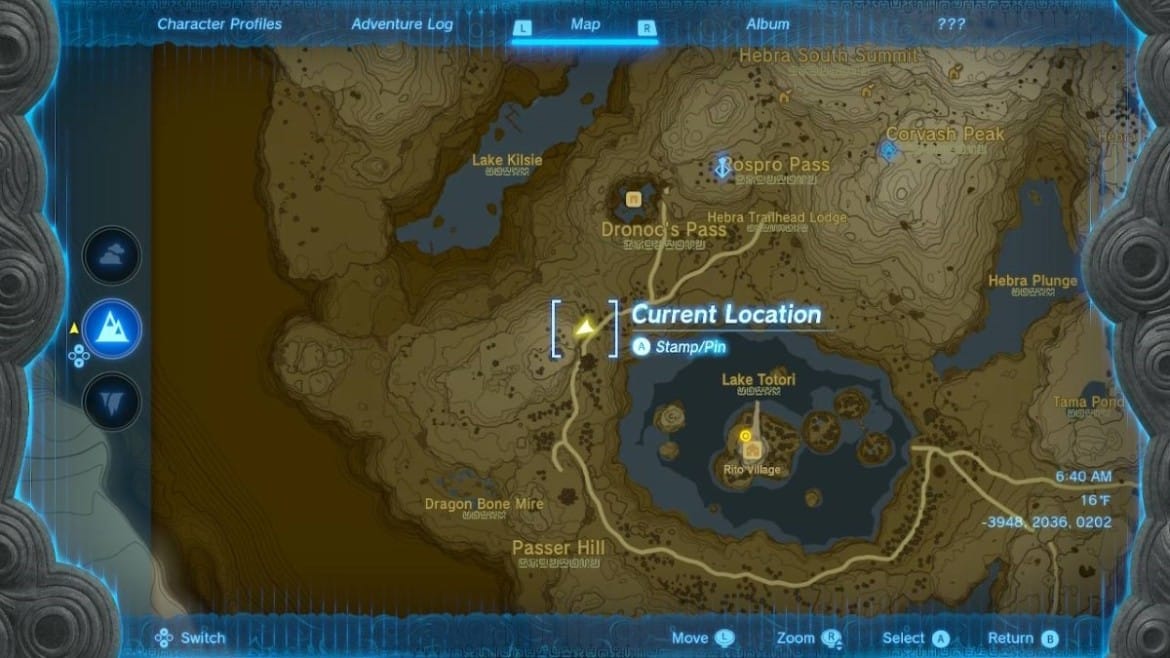This screenshot has height=658, width=1170.
Task: Switch map to the Sky layer
Action: click(x=111, y=255)
